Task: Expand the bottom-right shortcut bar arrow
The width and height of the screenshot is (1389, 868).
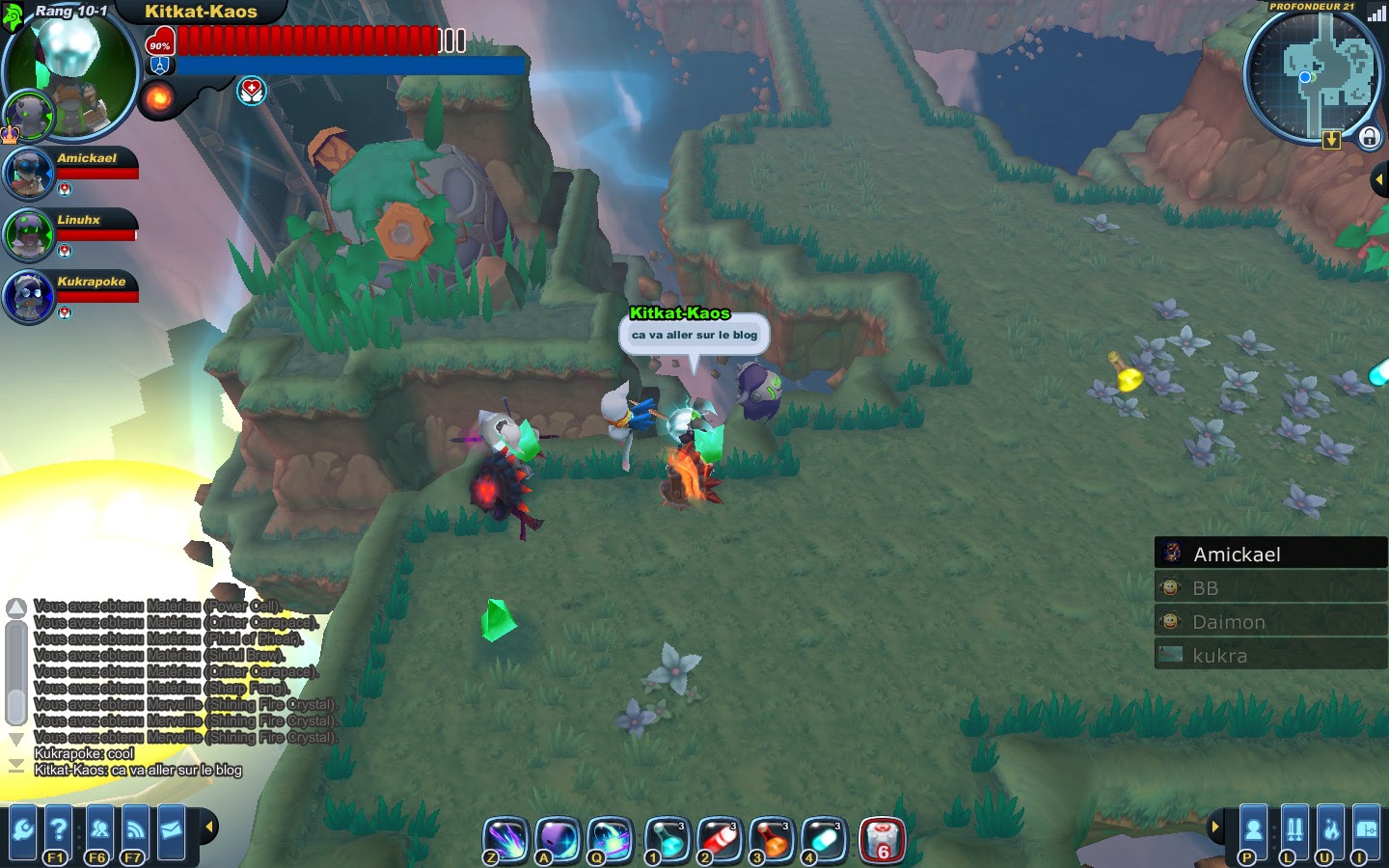Action: (1215, 827)
